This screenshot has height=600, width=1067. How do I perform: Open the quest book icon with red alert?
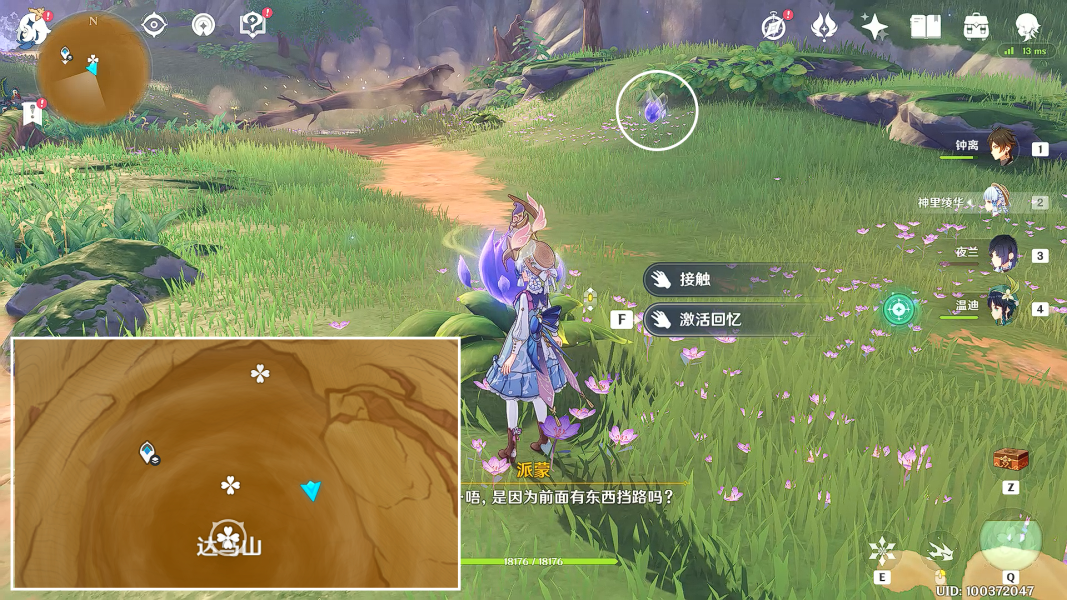pyautogui.click(x=253, y=25)
